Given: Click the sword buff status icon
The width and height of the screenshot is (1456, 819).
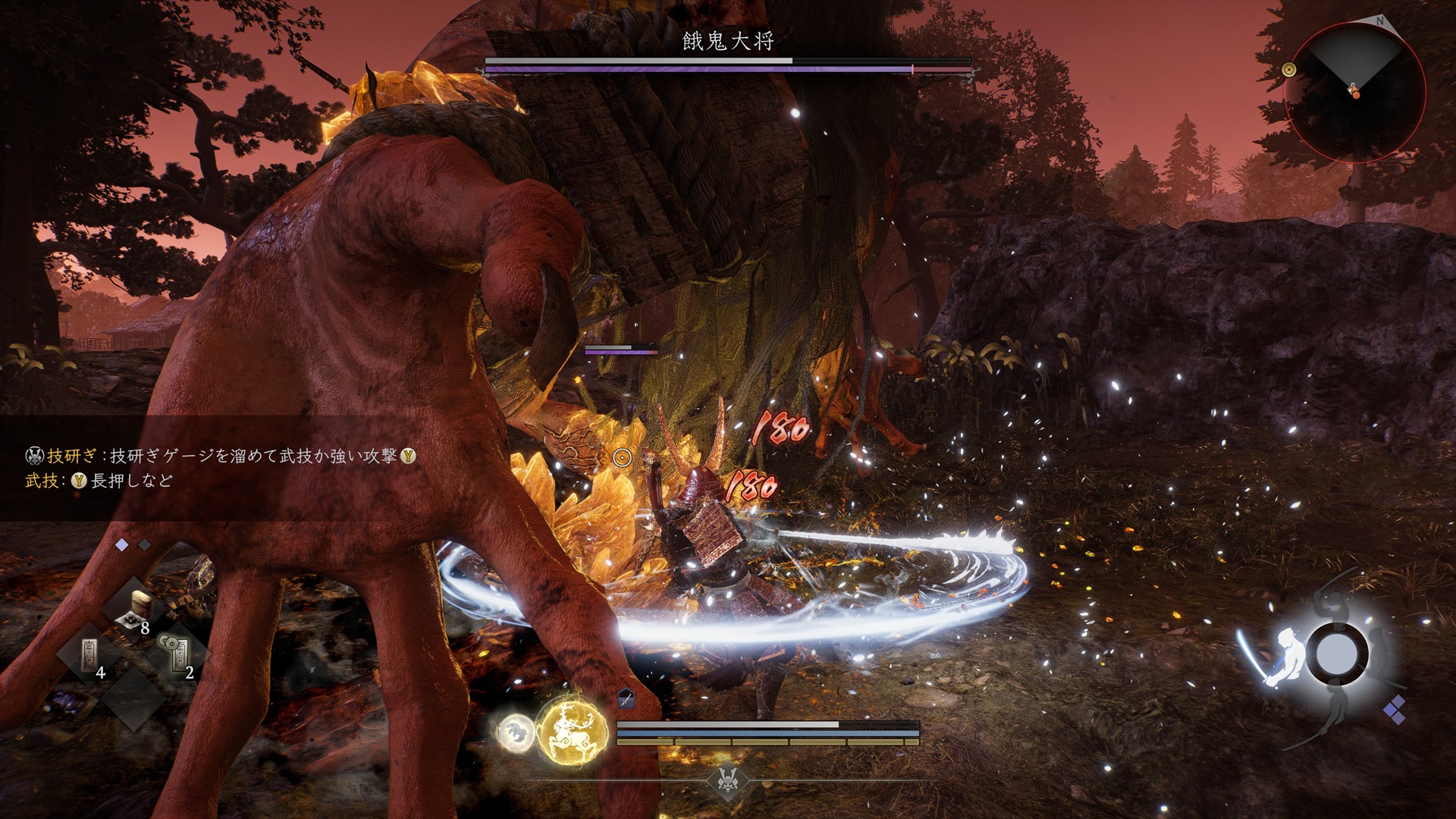Looking at the screenshot, I should pos(626,698).
